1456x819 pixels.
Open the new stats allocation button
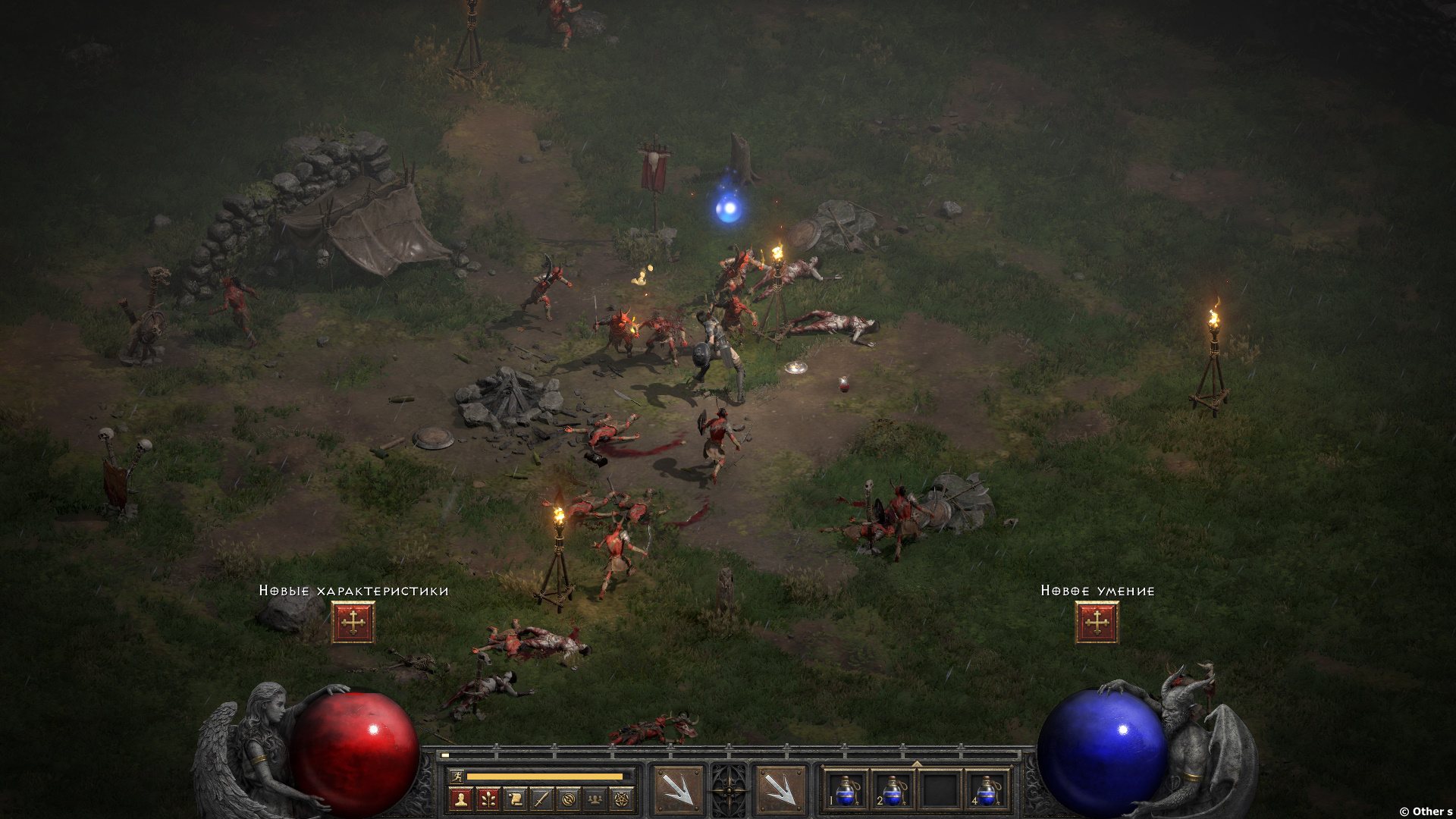point(353,623)
